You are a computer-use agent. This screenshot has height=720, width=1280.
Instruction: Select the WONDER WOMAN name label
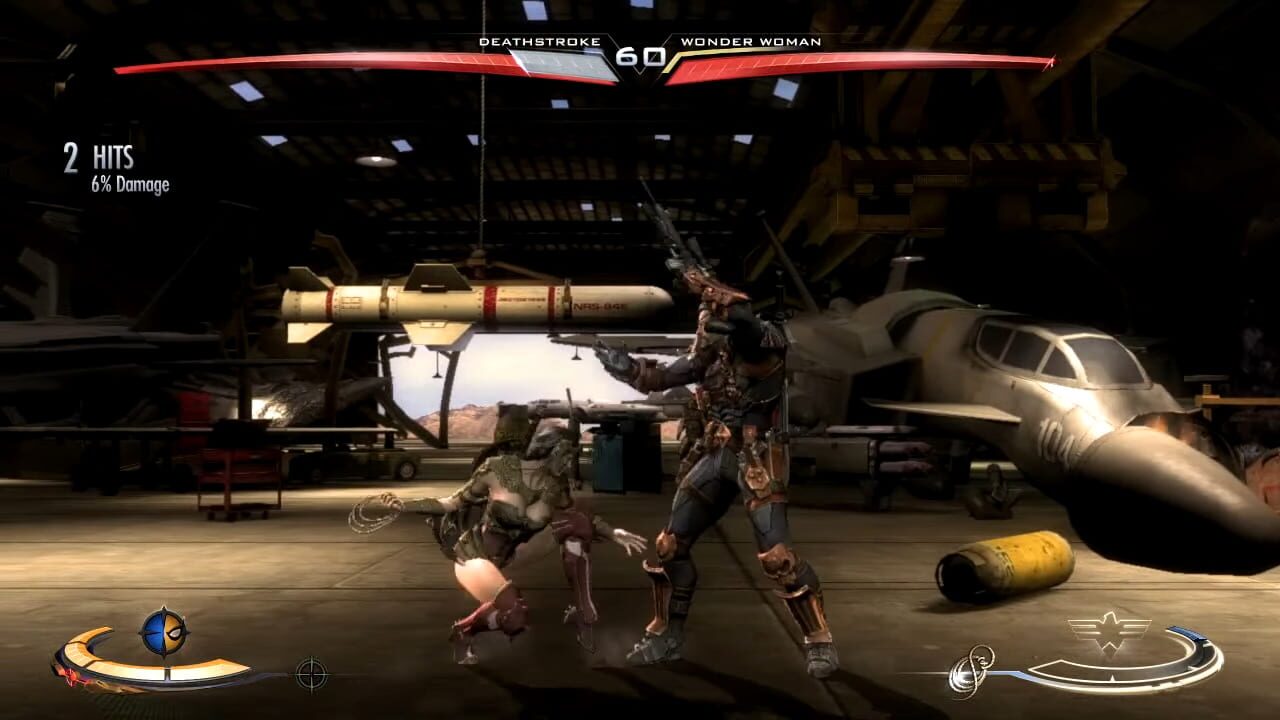coord(749,42)
